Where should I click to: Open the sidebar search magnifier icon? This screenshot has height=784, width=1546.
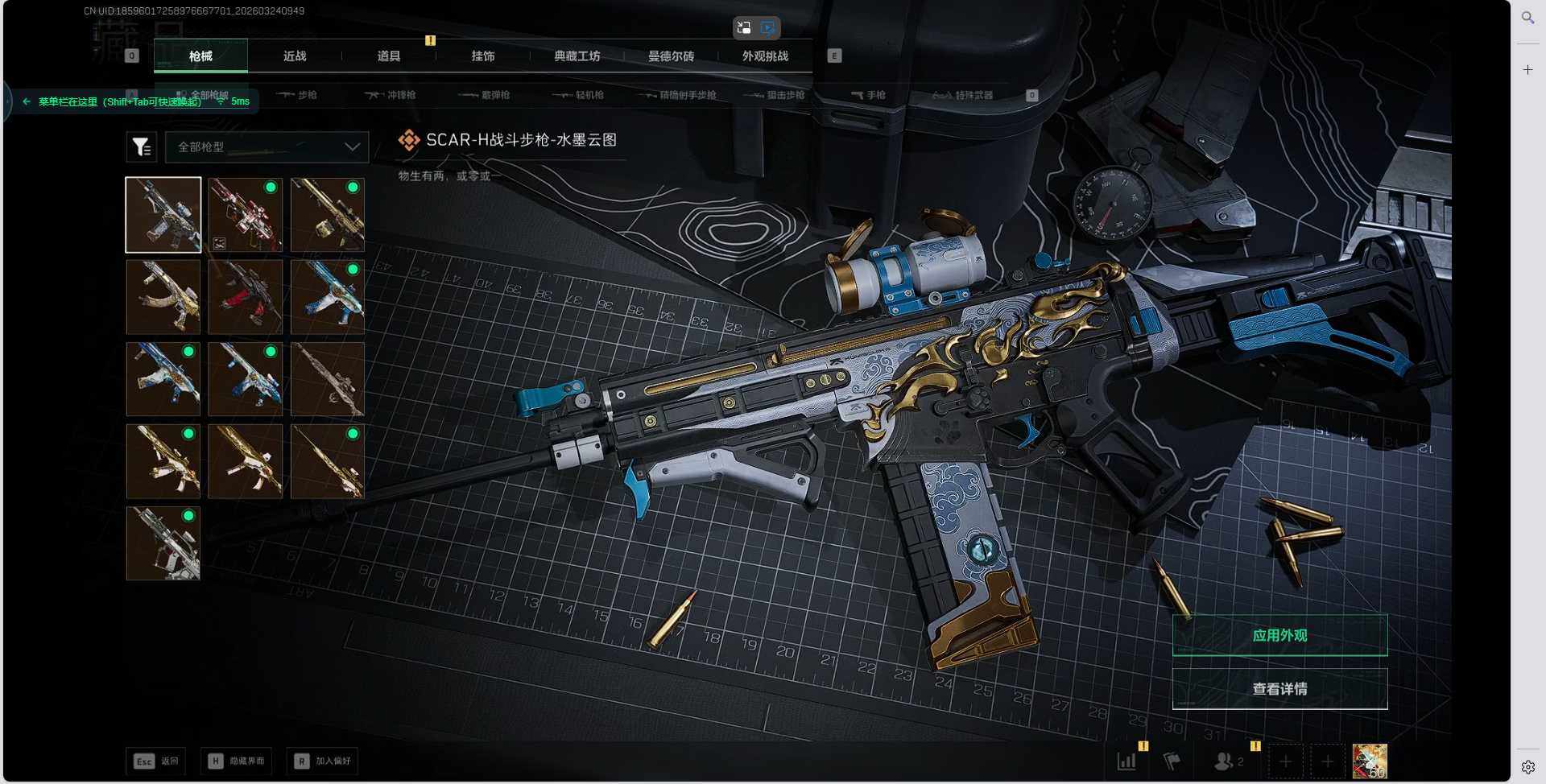coord(1527,17)
